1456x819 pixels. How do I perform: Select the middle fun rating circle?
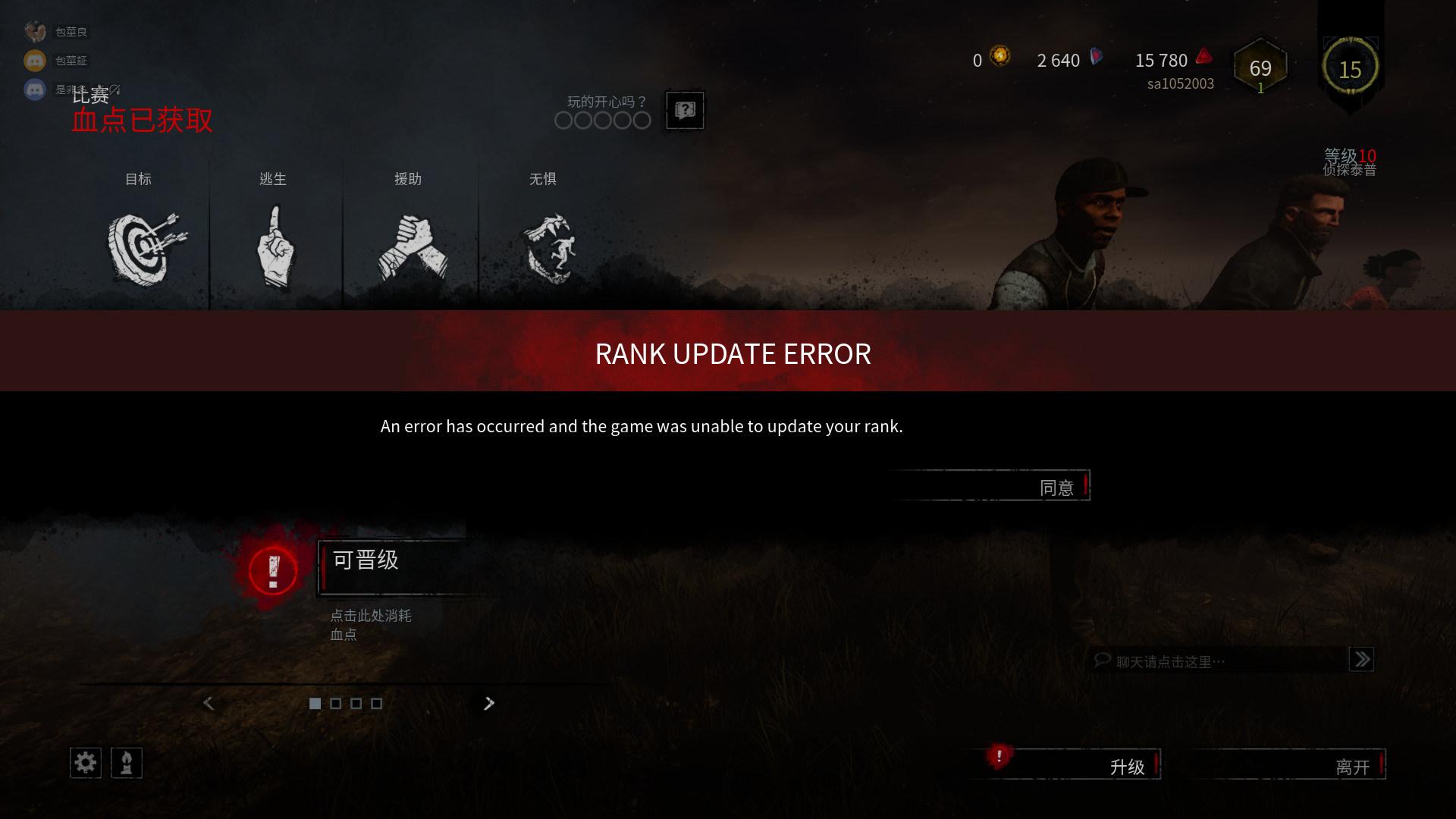click(x=602, y=120)
